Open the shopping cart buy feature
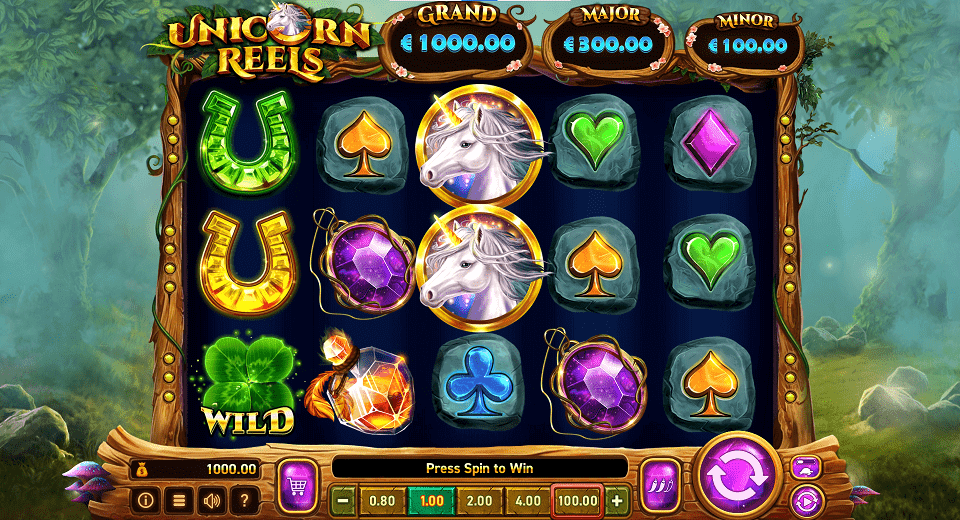960x520 pixels. 297,484
